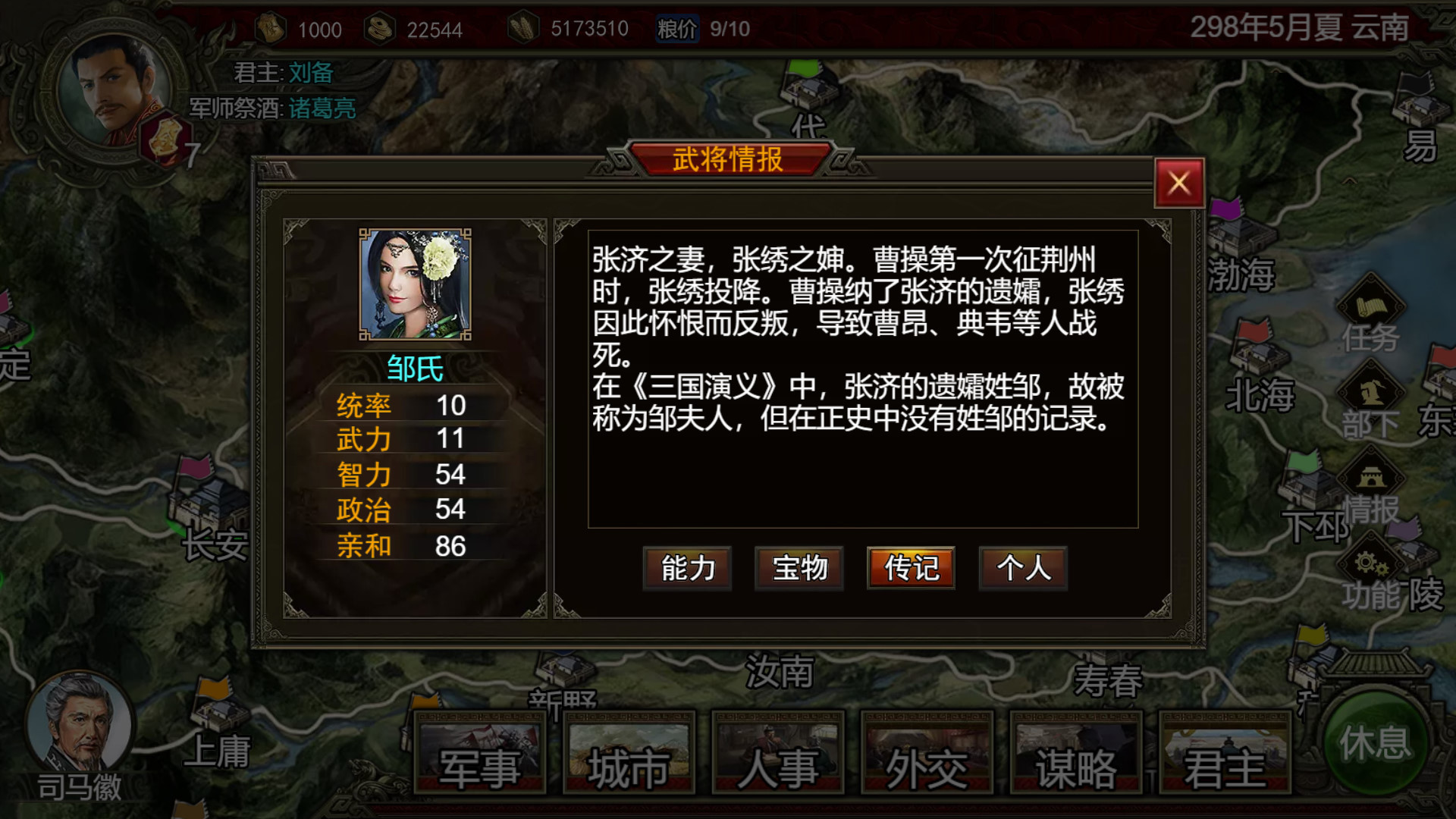This screenshot has width=1456, height=819.
Task: Select the highlighted 传记 biography tab
Action: pos(910,569)
